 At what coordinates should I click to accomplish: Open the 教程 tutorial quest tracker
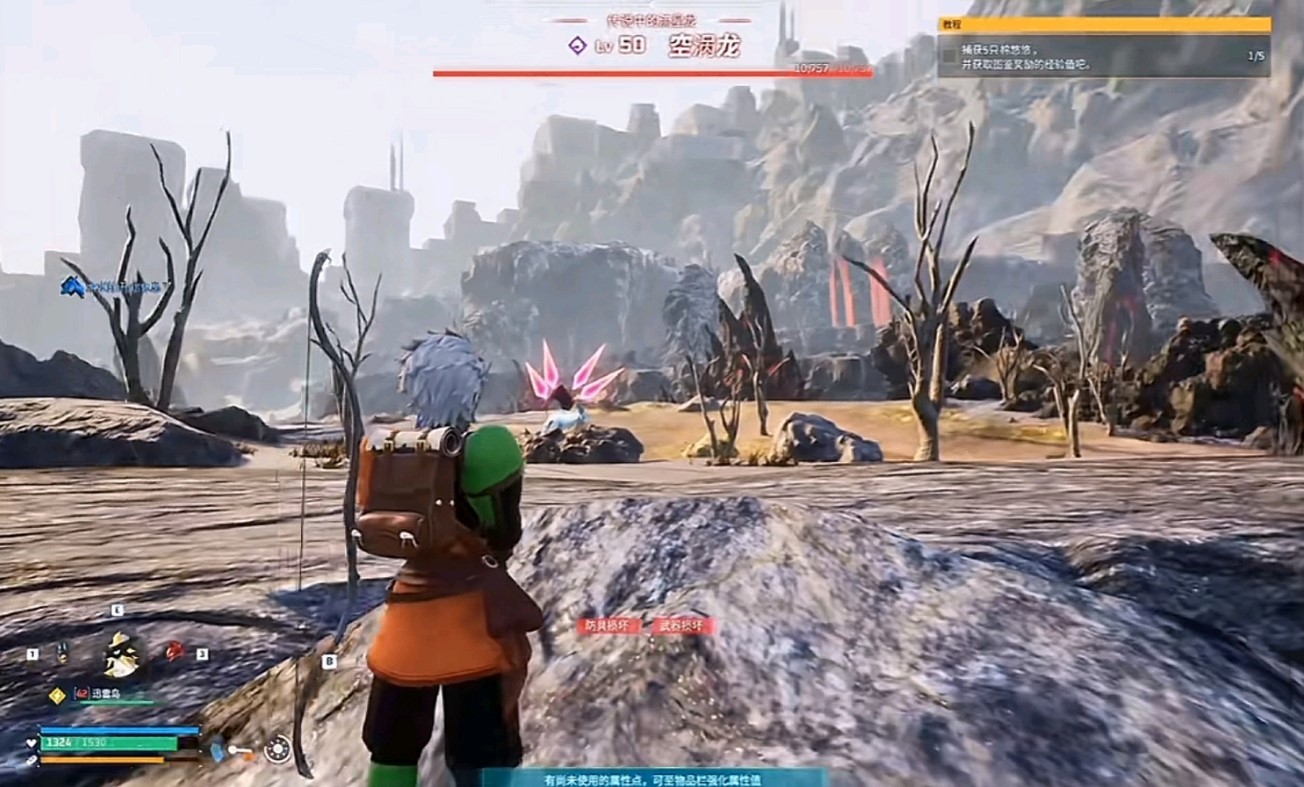(1104, 25)
